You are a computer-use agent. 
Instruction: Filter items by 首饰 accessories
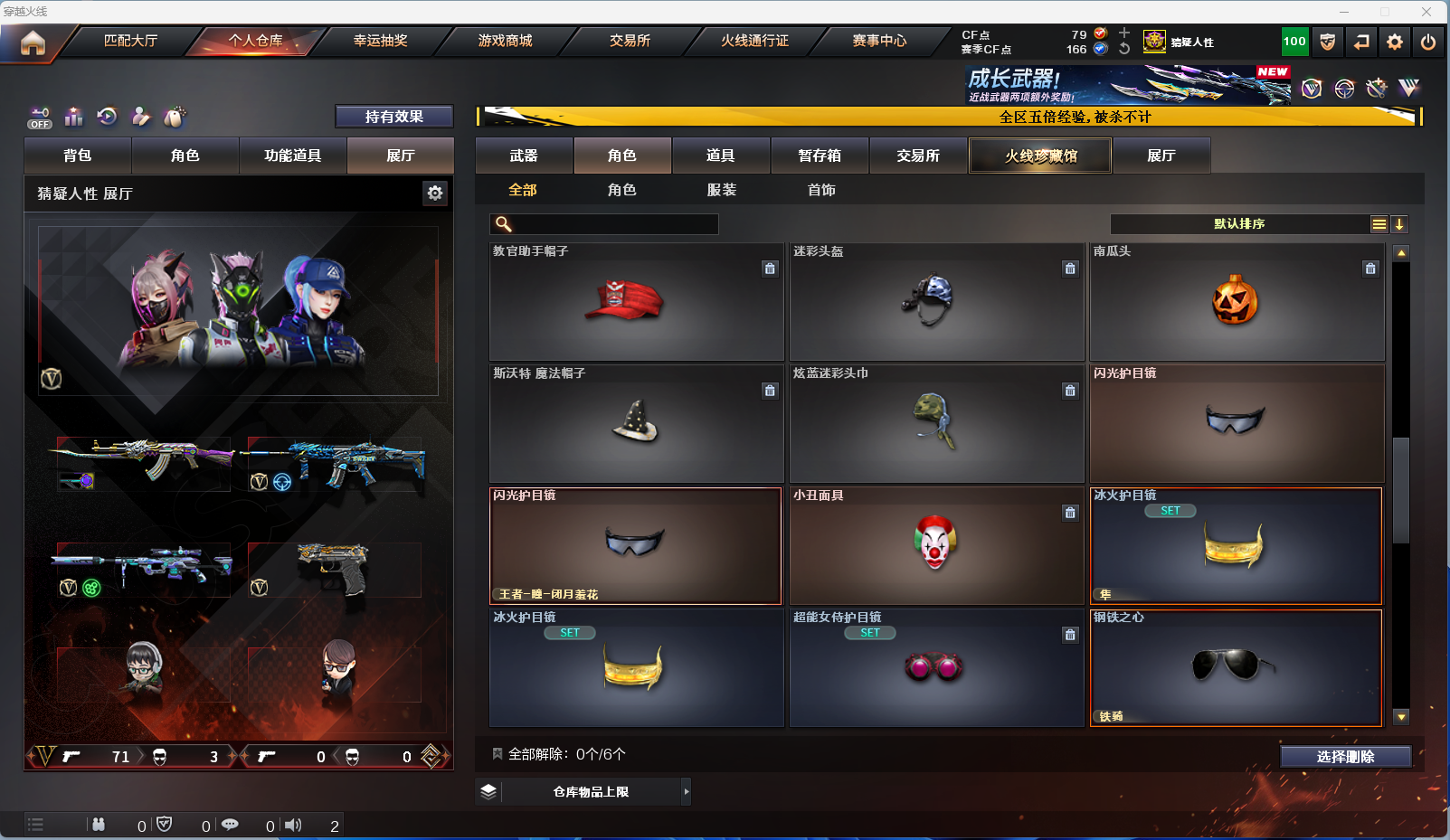[821, 190]
